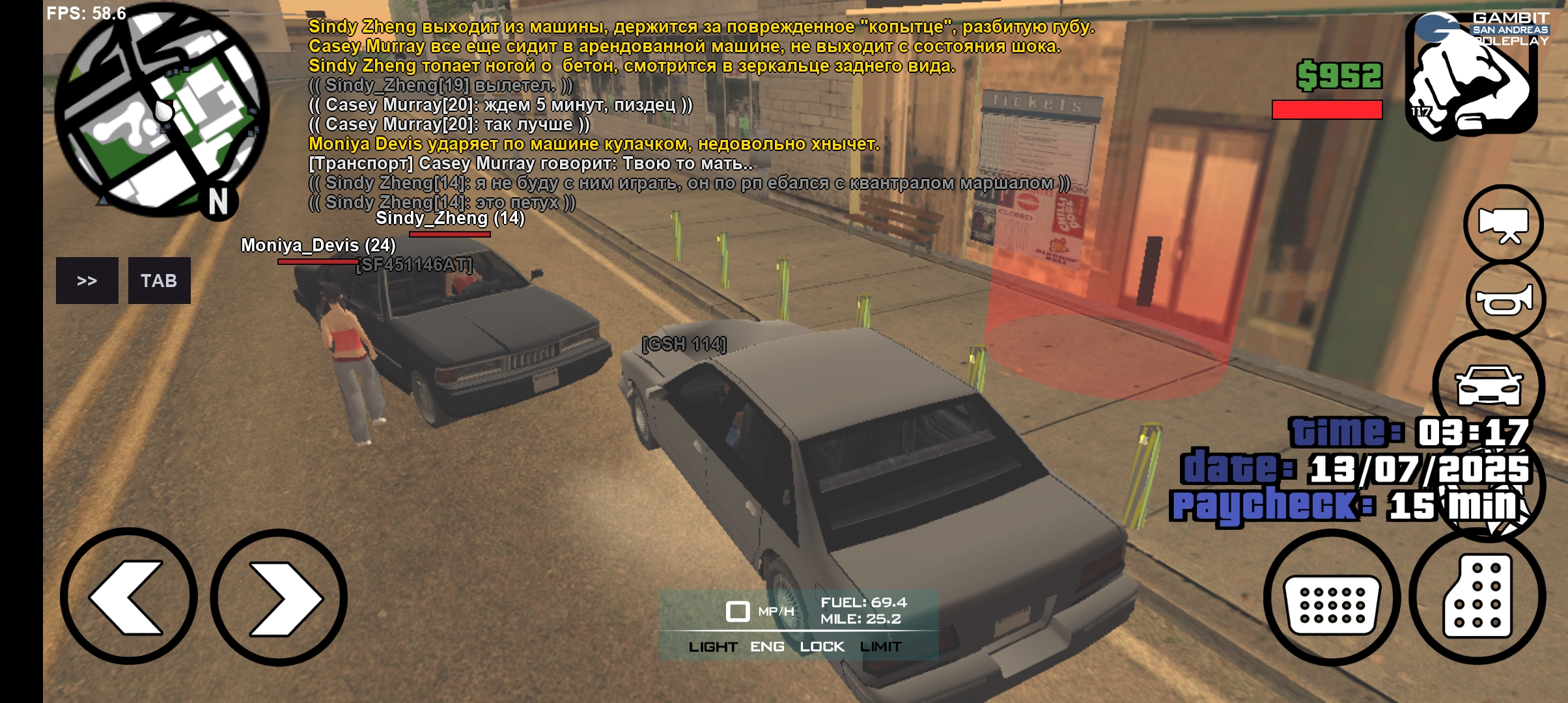Tap the fist weapon icon
The width and height of the screenshot is (1568, 703).
click(1472, 78)
